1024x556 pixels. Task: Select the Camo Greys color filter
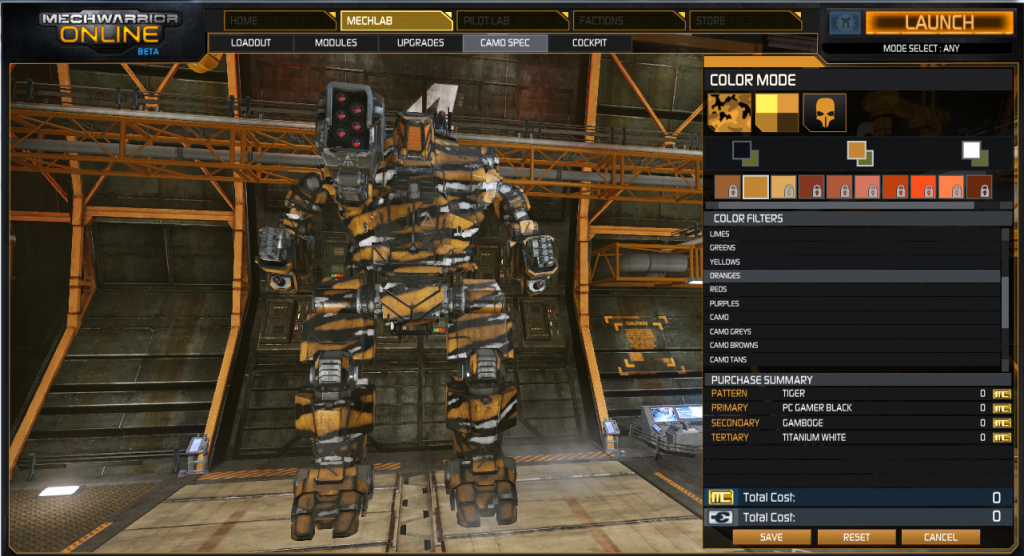[730, 331]
